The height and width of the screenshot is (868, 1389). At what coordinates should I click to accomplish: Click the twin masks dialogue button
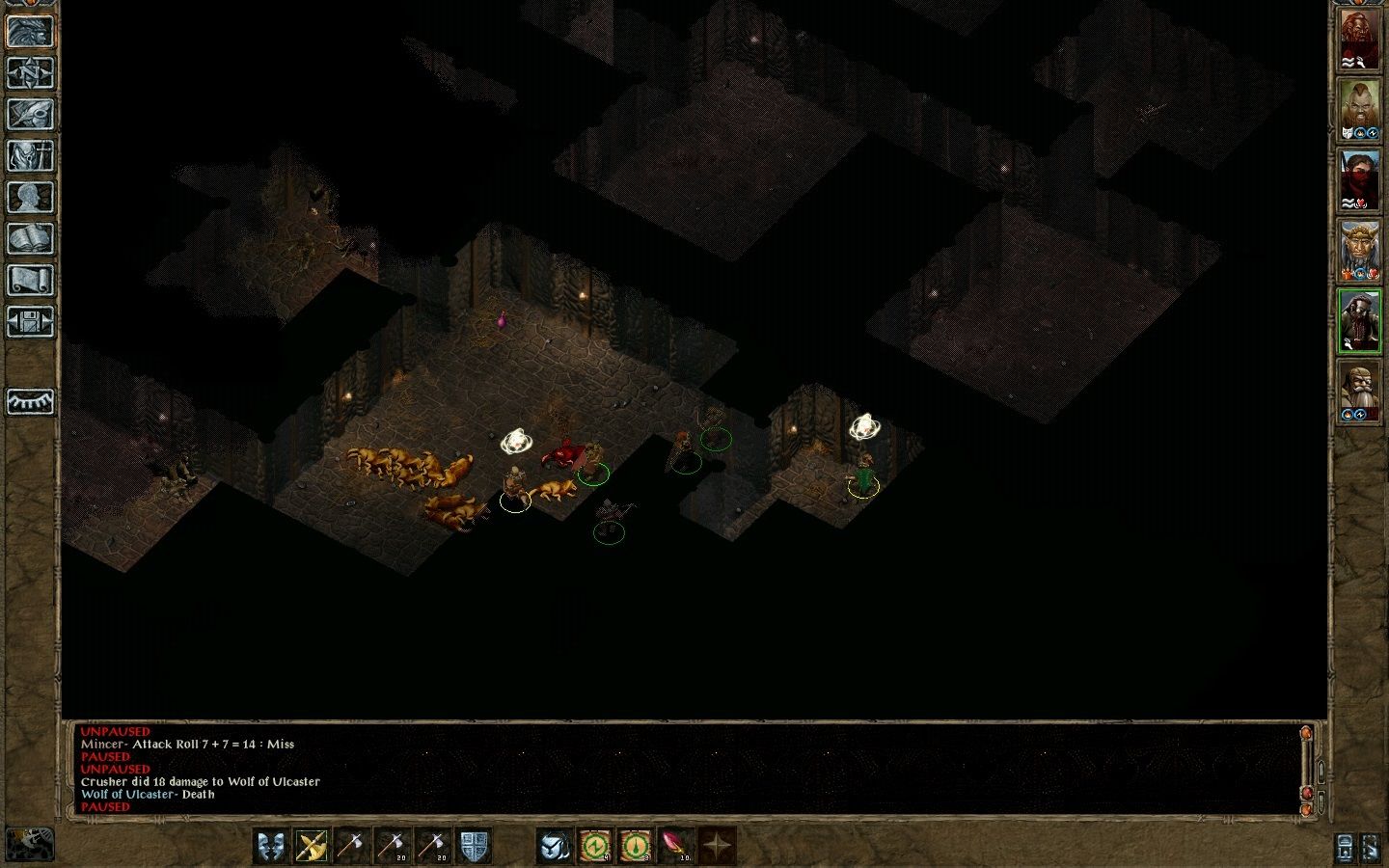click(x=271, y=846)
